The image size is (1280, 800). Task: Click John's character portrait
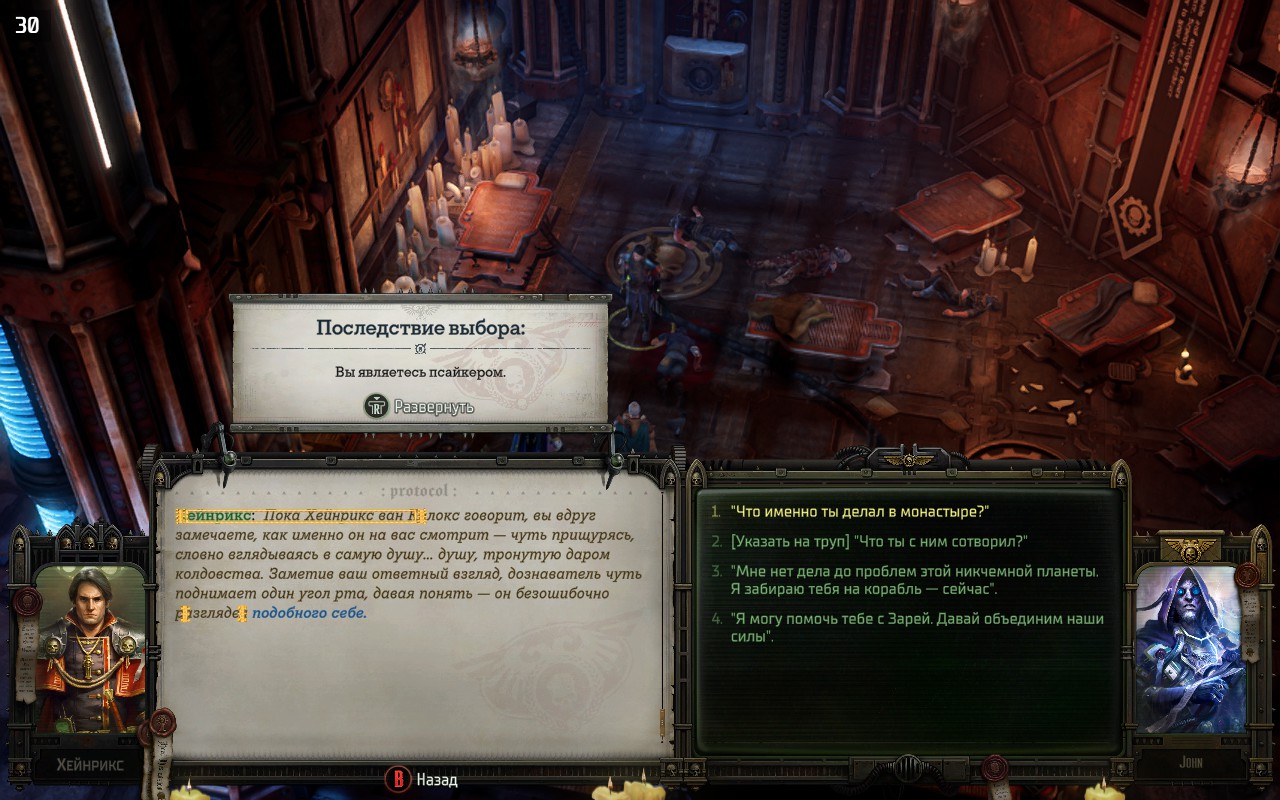pyautogui.click(x=1190, y=648)
